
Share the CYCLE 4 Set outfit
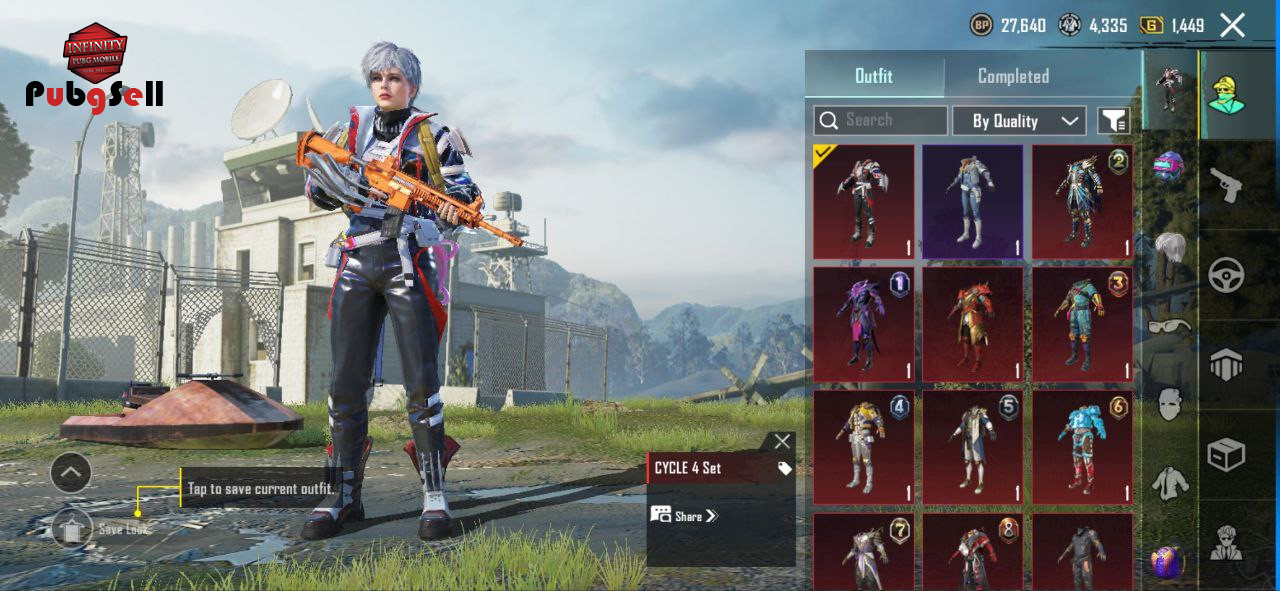click(685, 516)
